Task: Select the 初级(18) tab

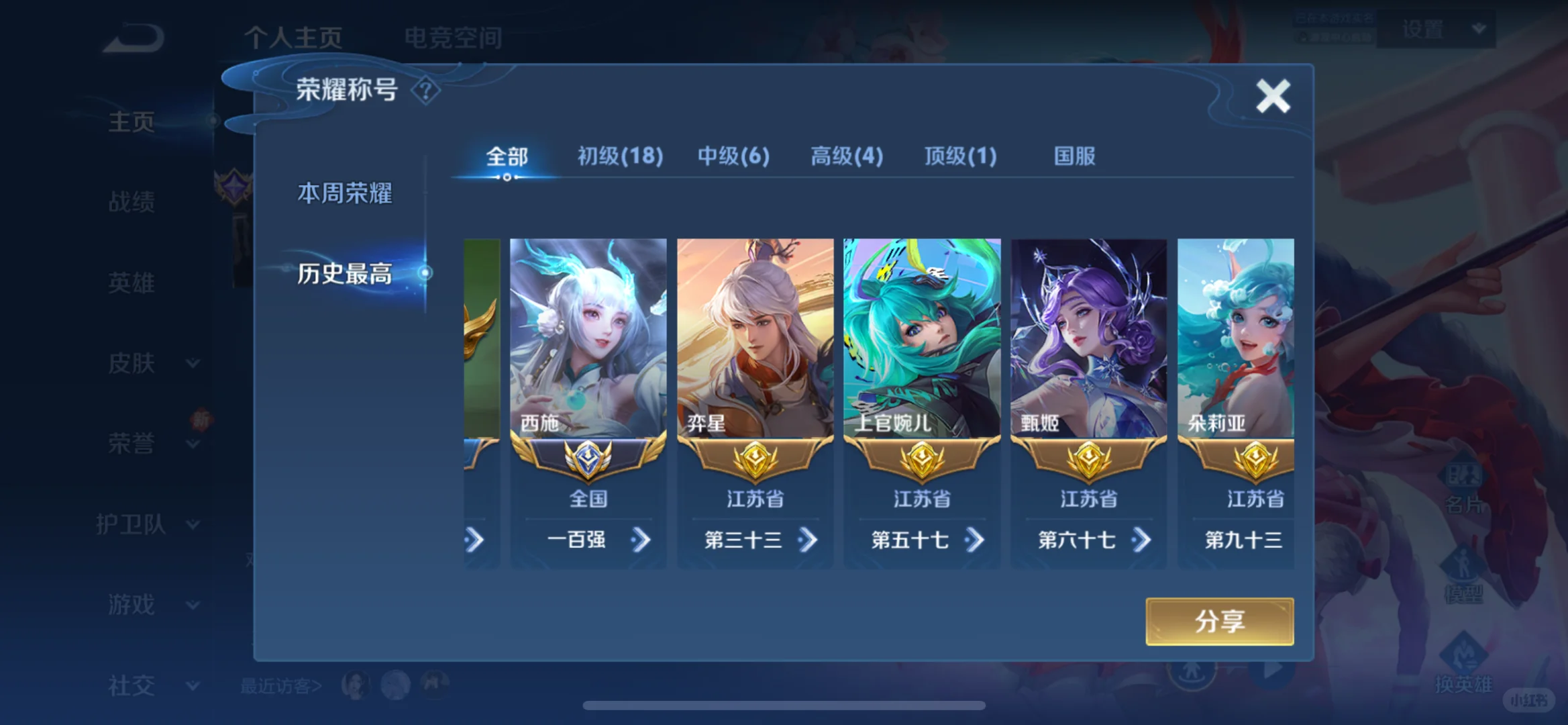Action: click(618, 156)
